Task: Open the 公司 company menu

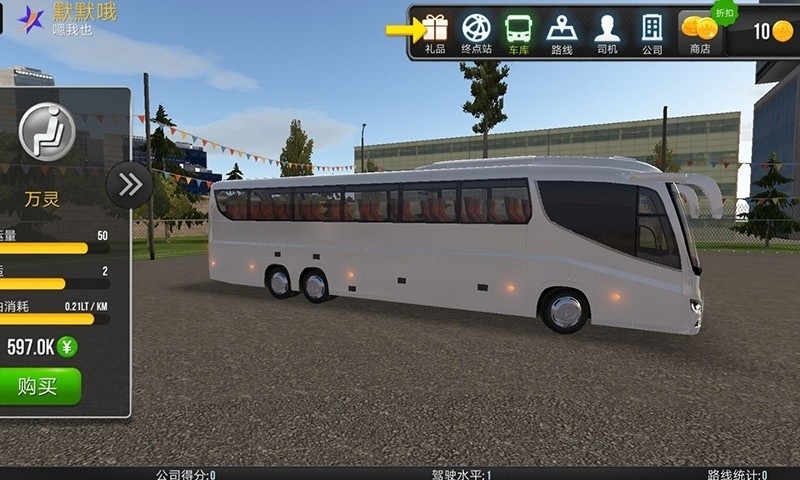Action: click(652, 33)
